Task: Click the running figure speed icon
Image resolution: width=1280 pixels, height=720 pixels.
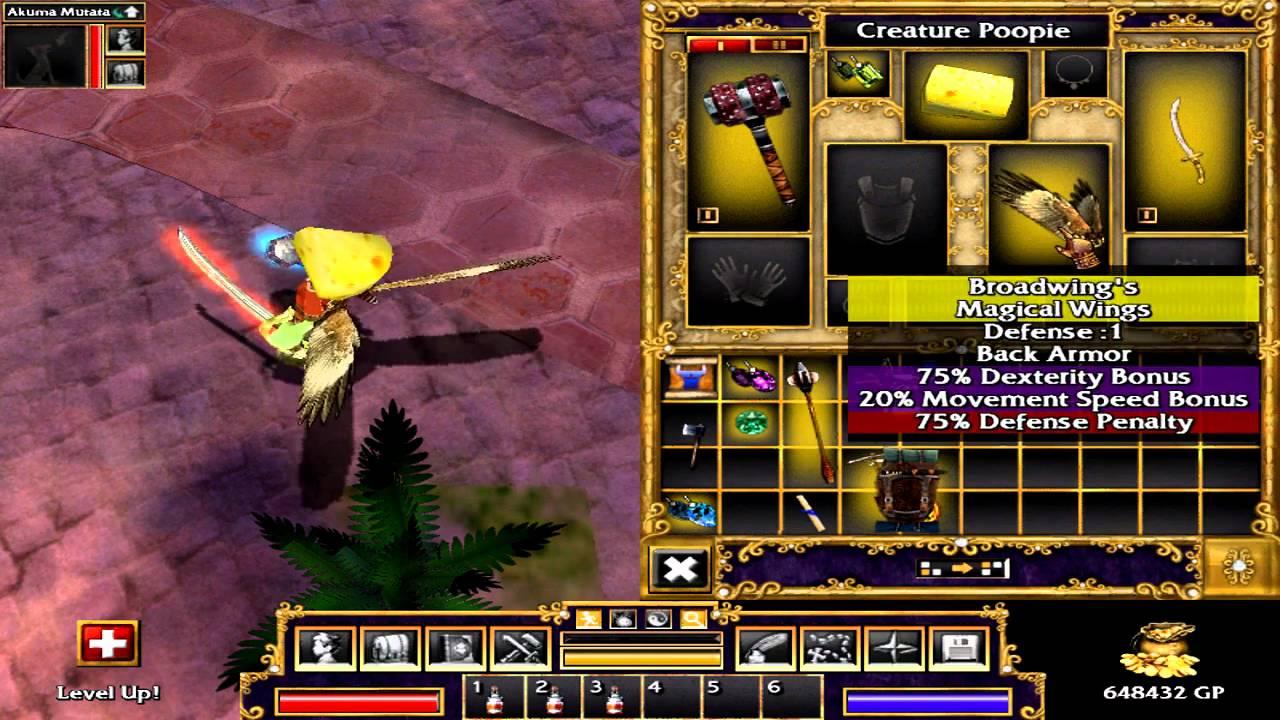Action: (587, 617)
